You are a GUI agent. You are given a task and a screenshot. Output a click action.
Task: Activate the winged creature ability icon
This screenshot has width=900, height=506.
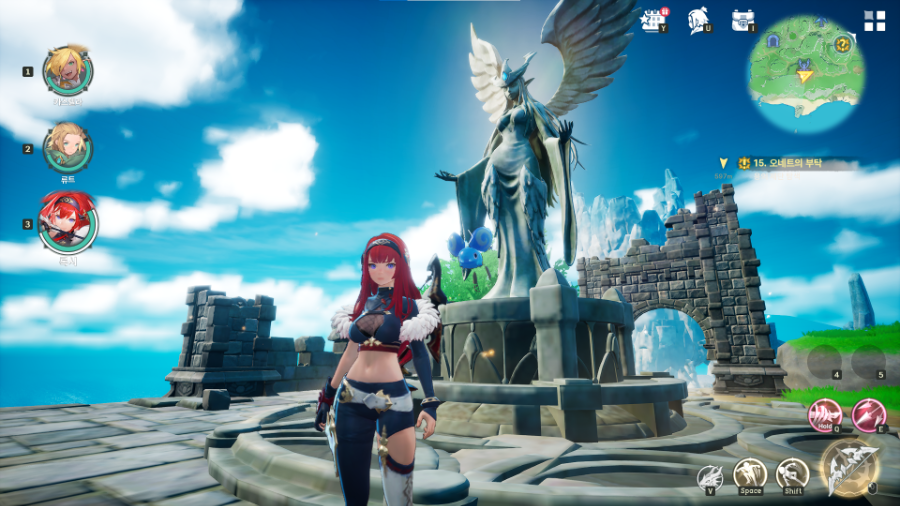tap(711, 477)
